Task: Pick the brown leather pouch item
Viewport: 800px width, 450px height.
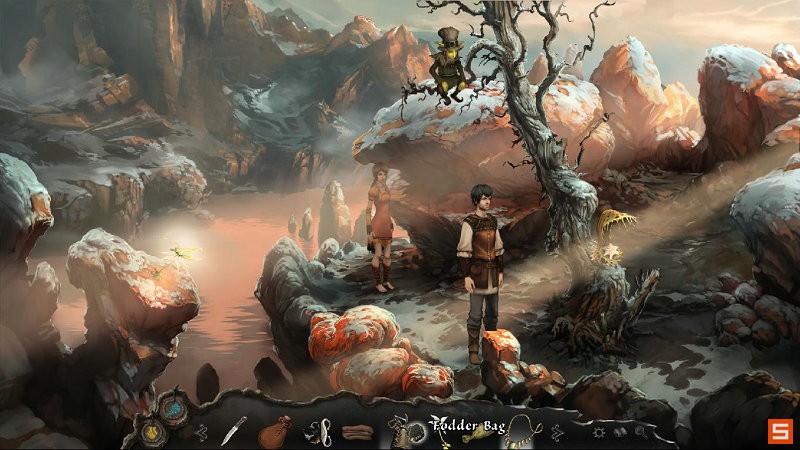Action: point(273,432)
